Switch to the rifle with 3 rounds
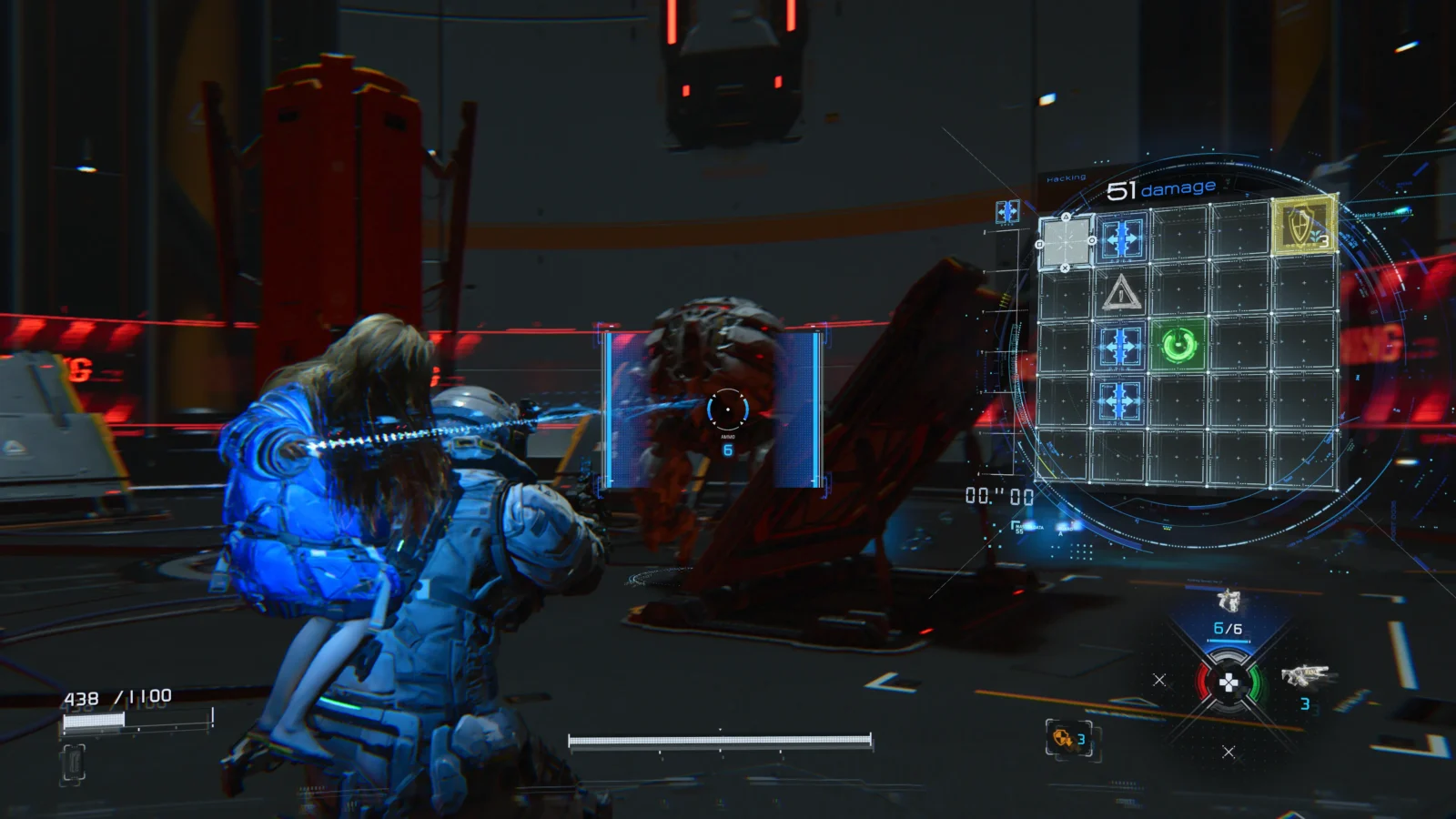Image resolution: width=1456 pixels, height=819 pixels. pyautogui.click(x=1305, y=676)
